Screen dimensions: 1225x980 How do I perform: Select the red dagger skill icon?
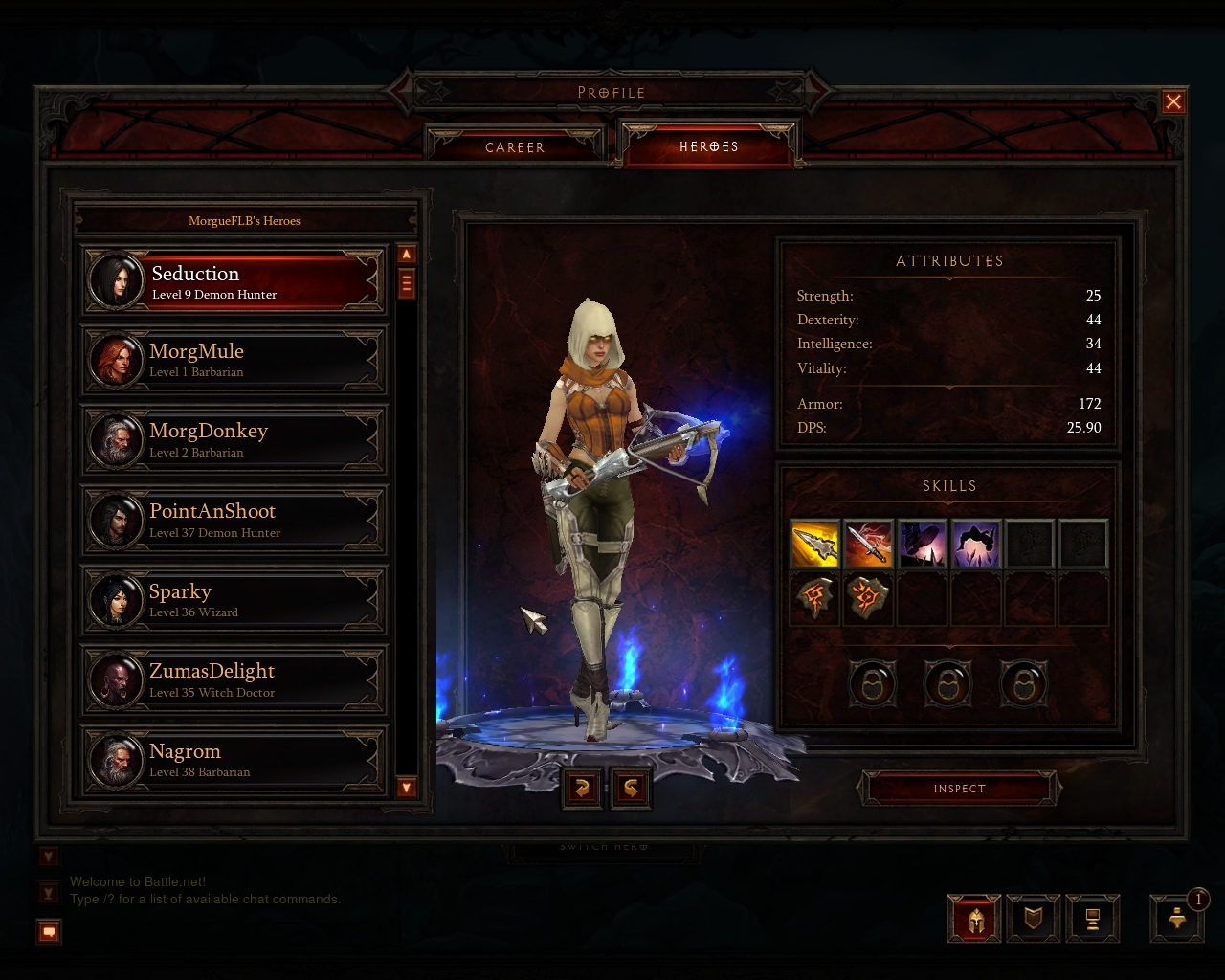click(x=869, y=544)
